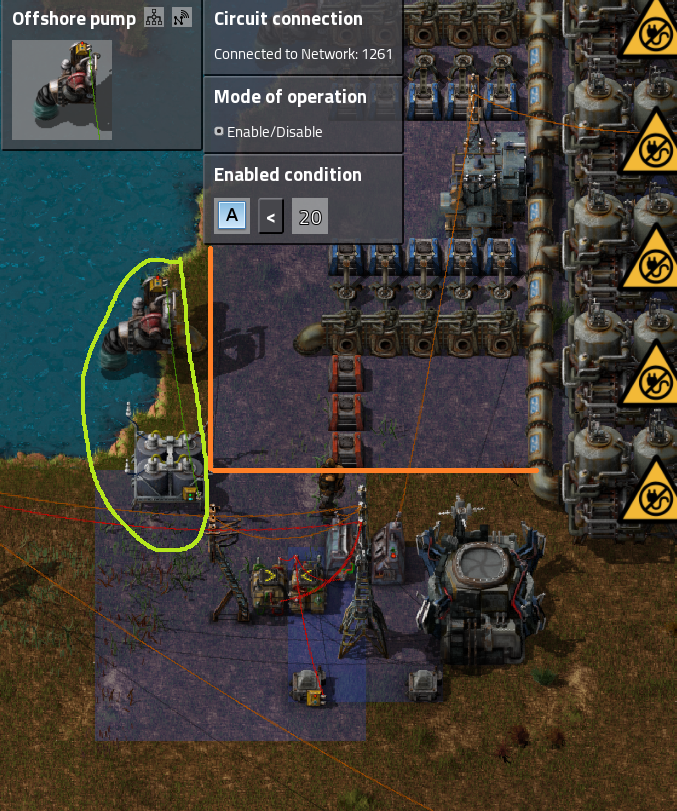Edit the constant value 20
The image size is (677, 811).
(x=310, y=215)
